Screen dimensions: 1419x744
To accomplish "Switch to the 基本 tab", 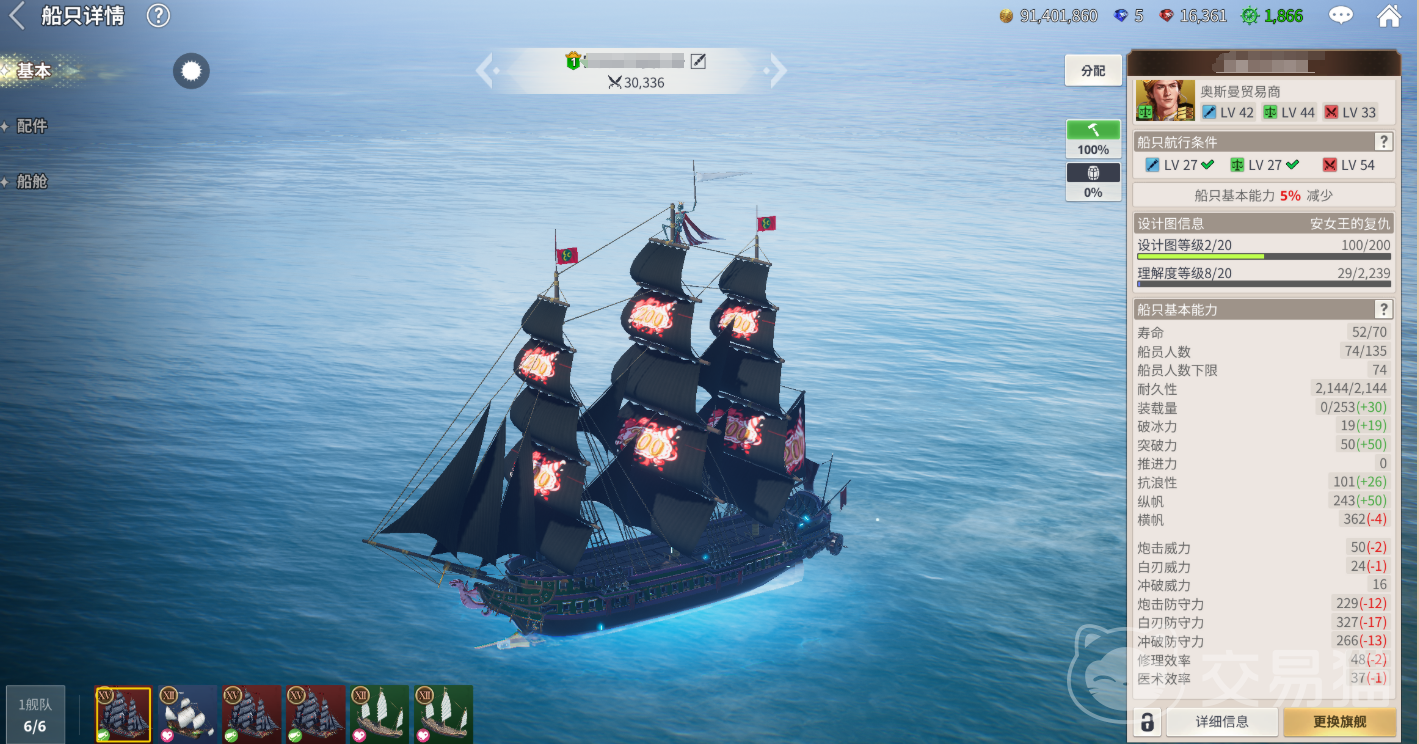I will point(34,71).
